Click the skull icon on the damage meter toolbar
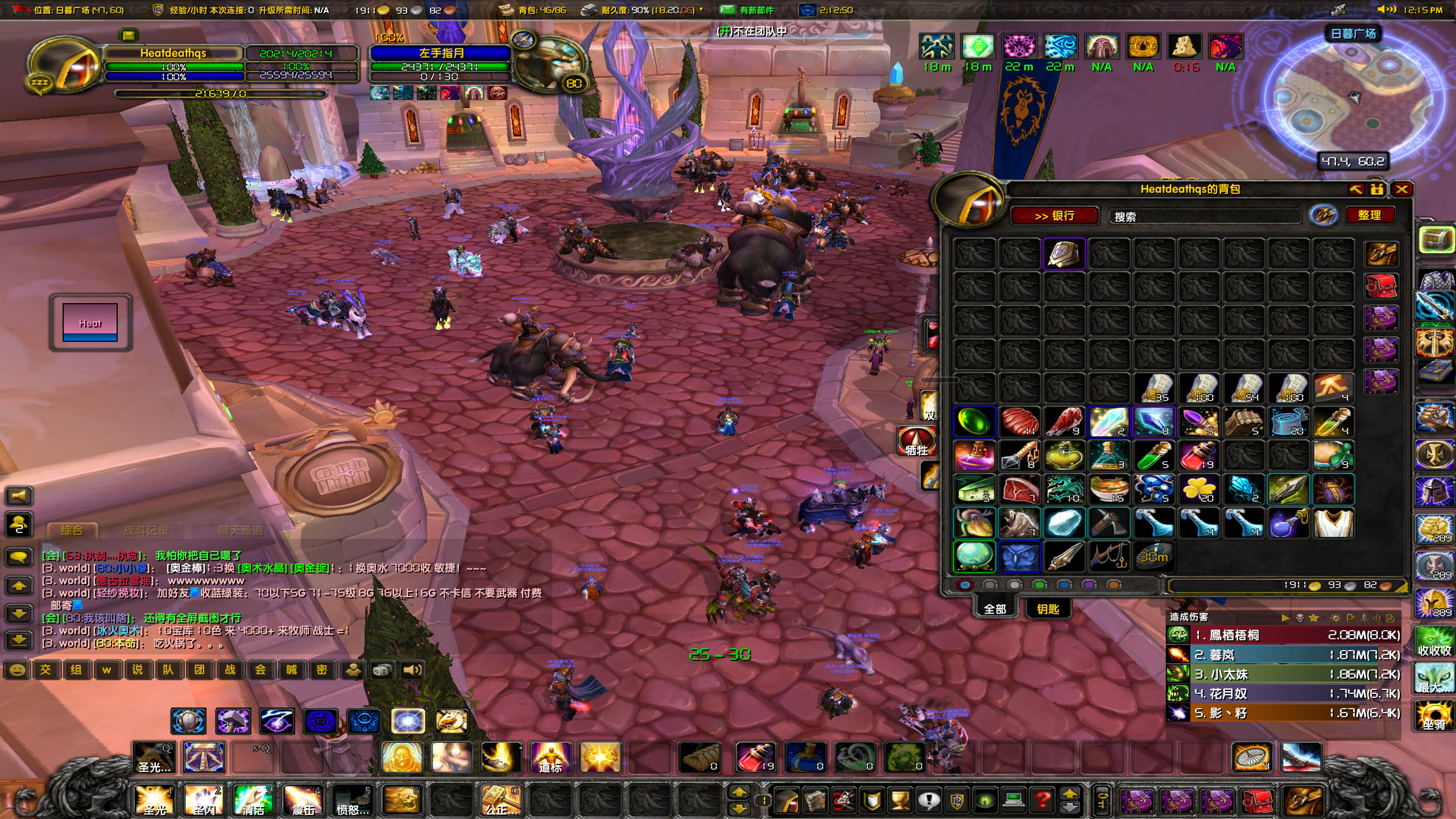 click(x=1300, y=618)
